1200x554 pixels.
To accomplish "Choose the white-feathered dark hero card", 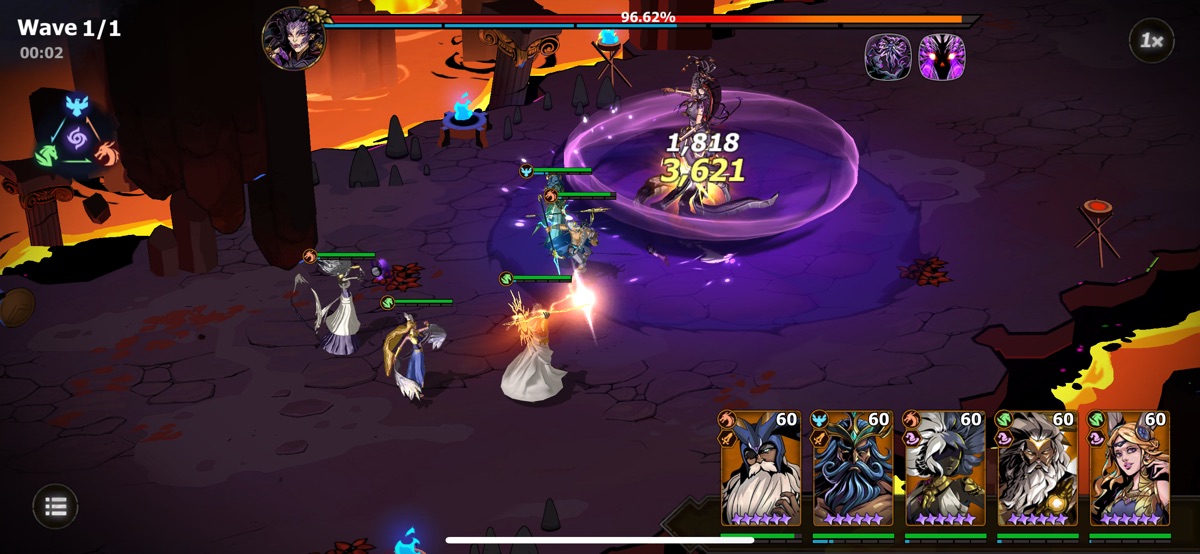I will (x=945, y=469).
